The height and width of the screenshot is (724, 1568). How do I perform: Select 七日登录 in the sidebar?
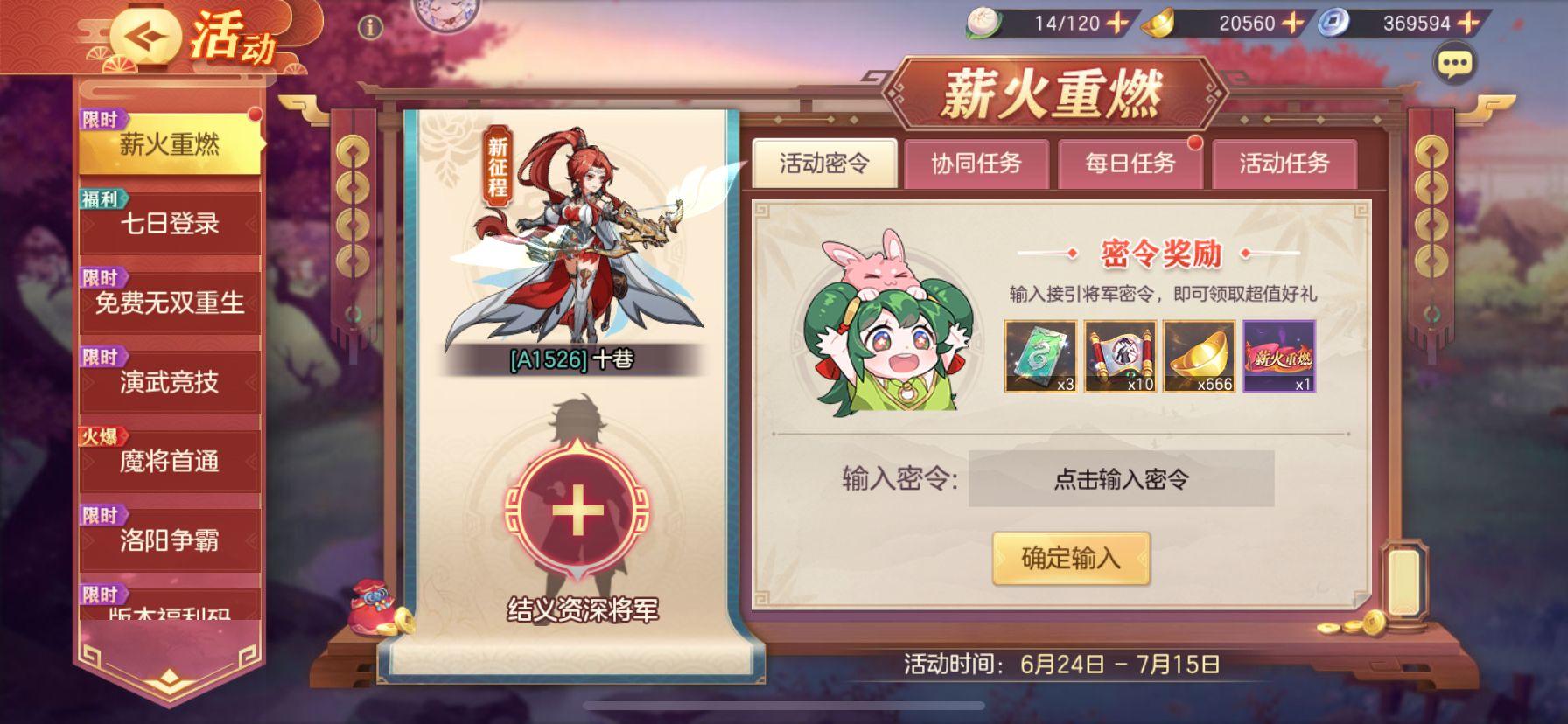pyautogui.click(x=169, y=222)
